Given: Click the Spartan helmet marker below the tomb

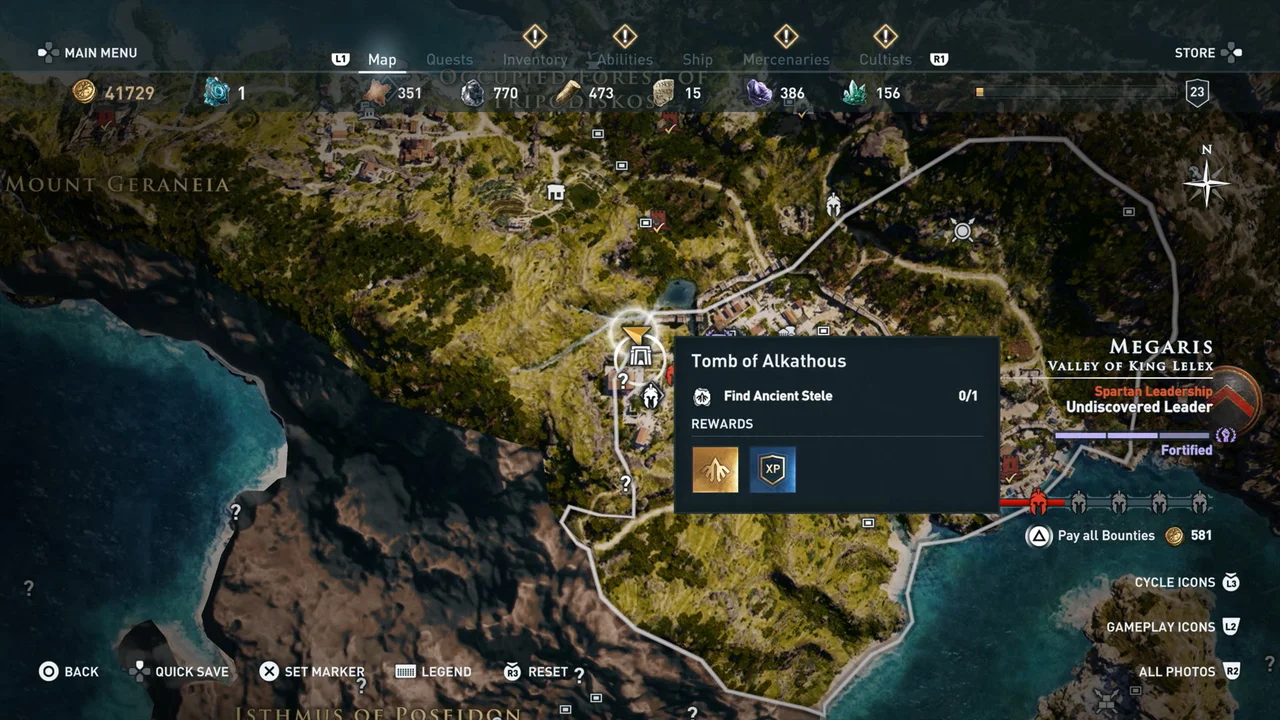Looking at the screenshot, I should click(651, 397).
